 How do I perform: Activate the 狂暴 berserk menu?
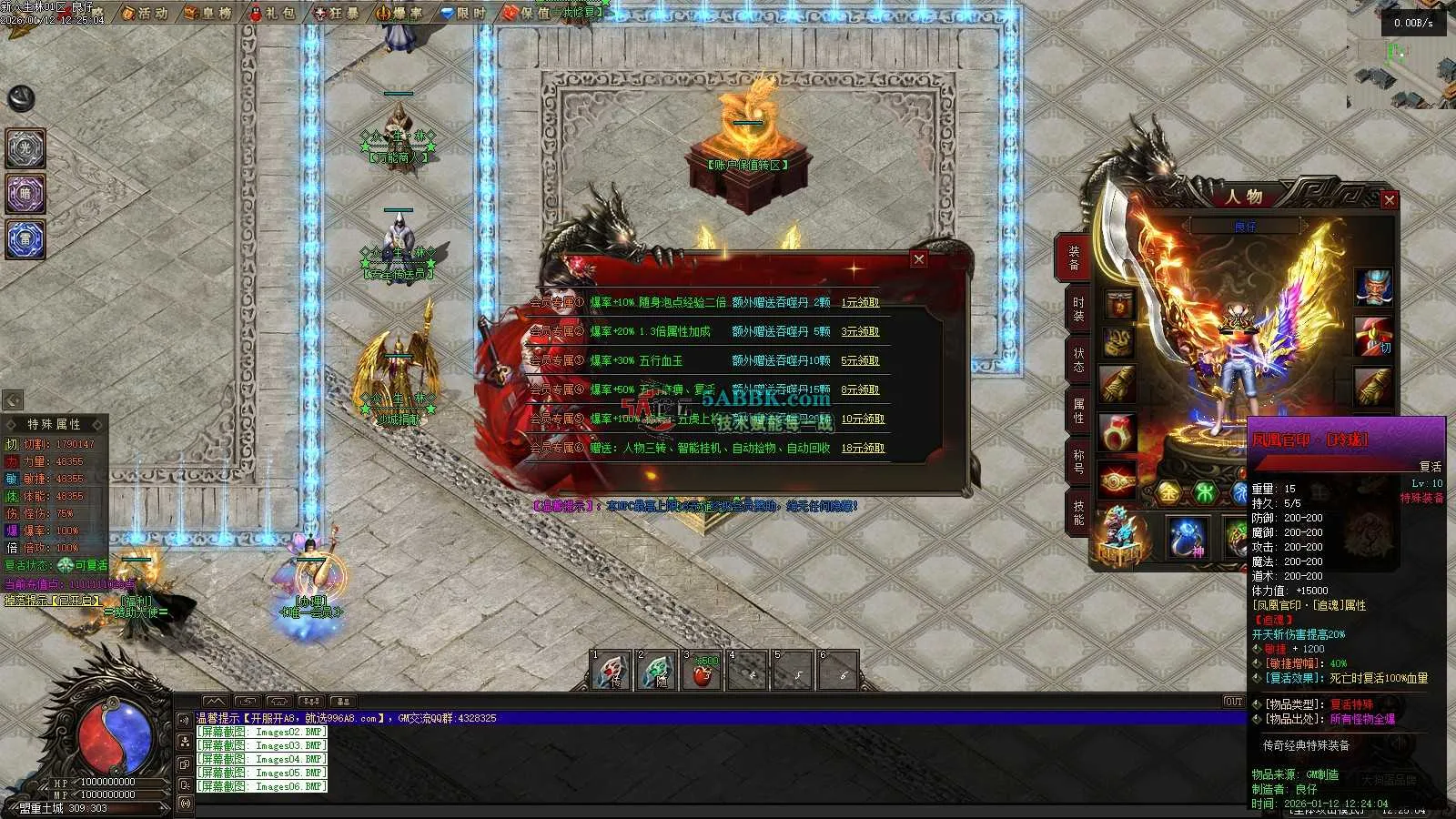pyautogui.click(x=338, y=13)
